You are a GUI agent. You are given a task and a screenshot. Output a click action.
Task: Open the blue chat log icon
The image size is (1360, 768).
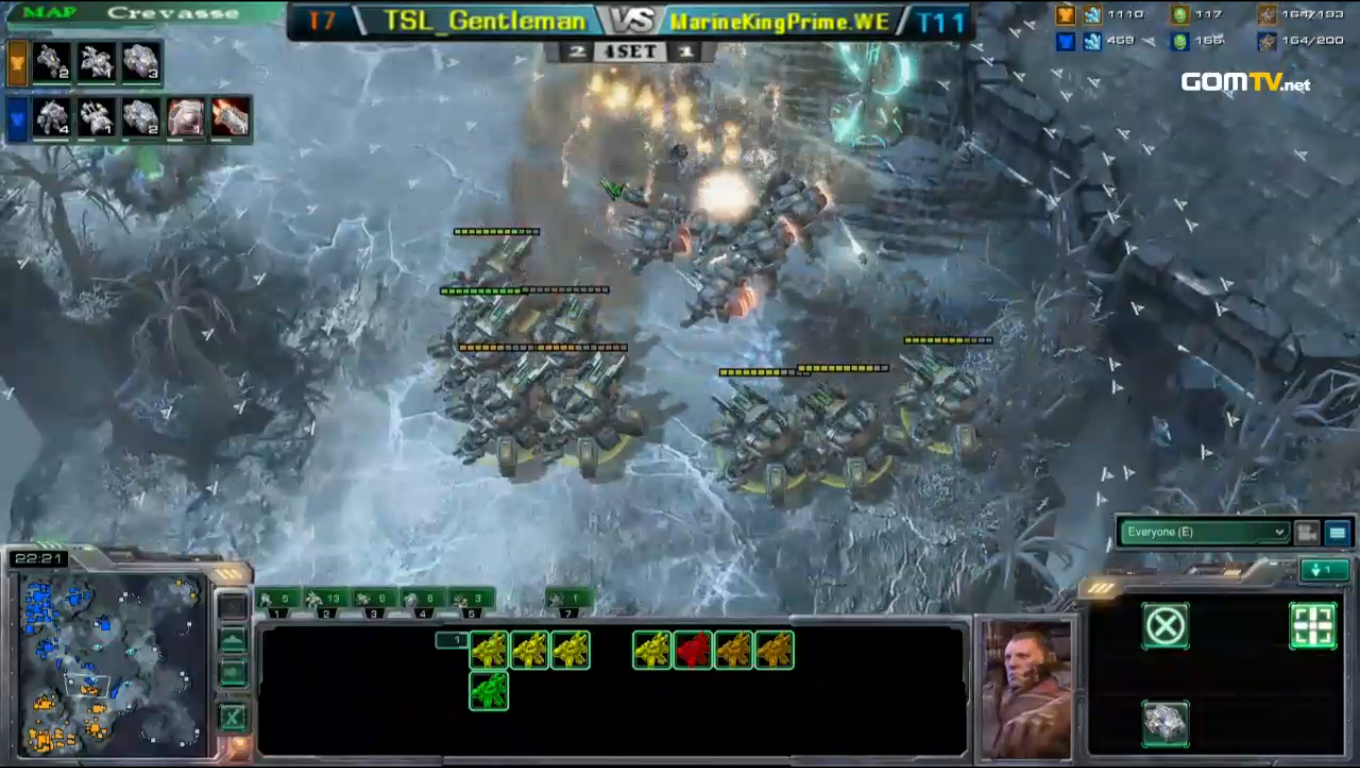pos(1340,532)
